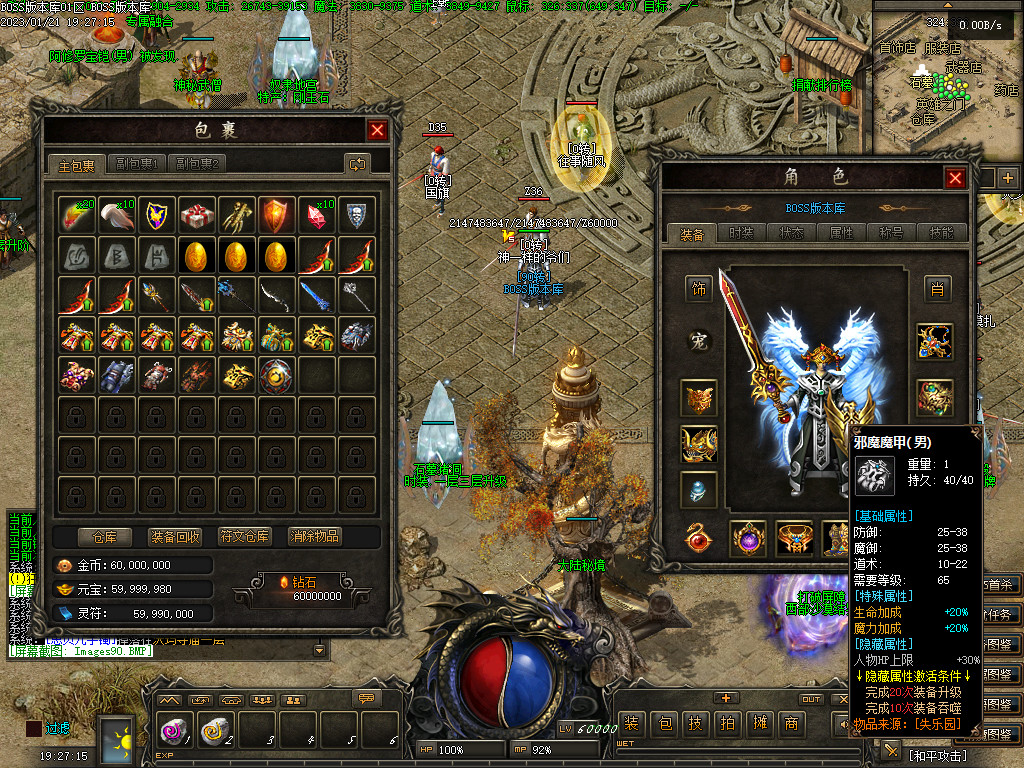Open the 属性 attributes tab

coord(841,233)
